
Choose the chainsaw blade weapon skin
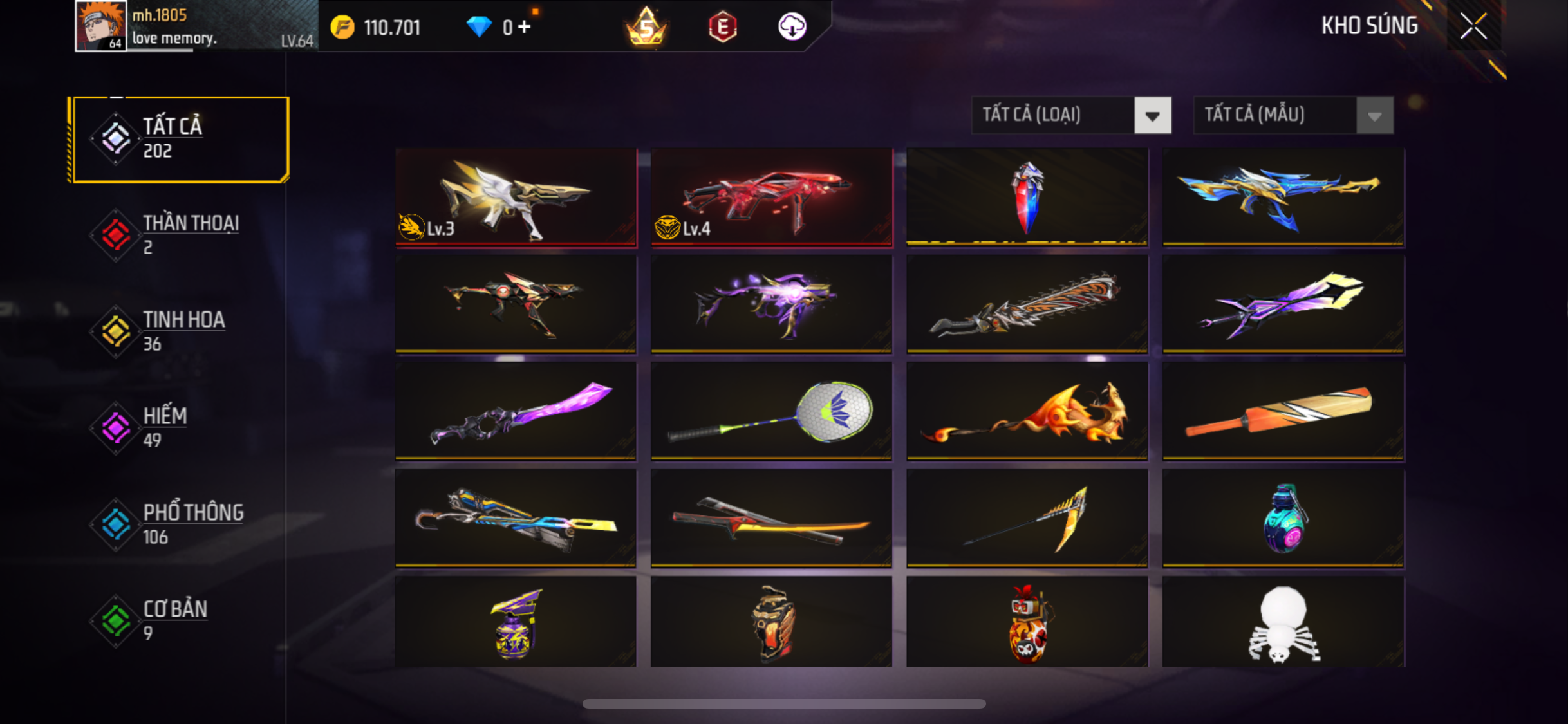pos(1027,304)
